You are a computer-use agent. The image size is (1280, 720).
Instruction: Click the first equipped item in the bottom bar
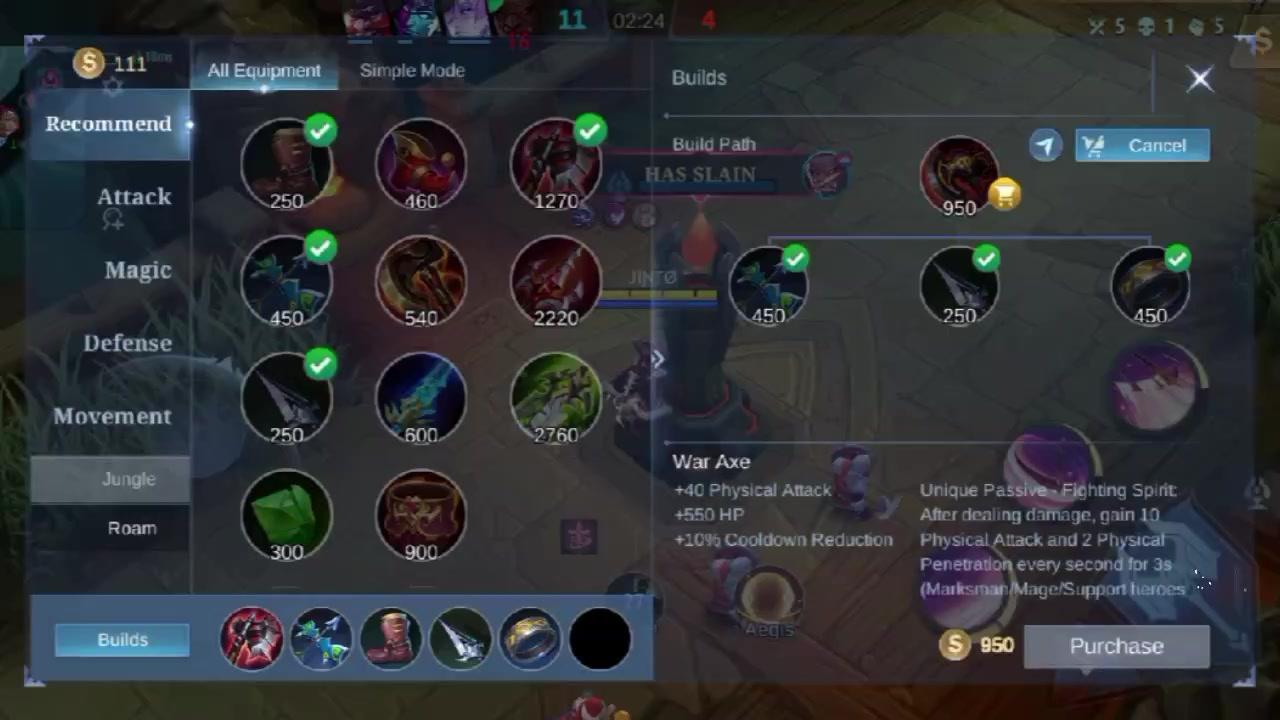252,638
